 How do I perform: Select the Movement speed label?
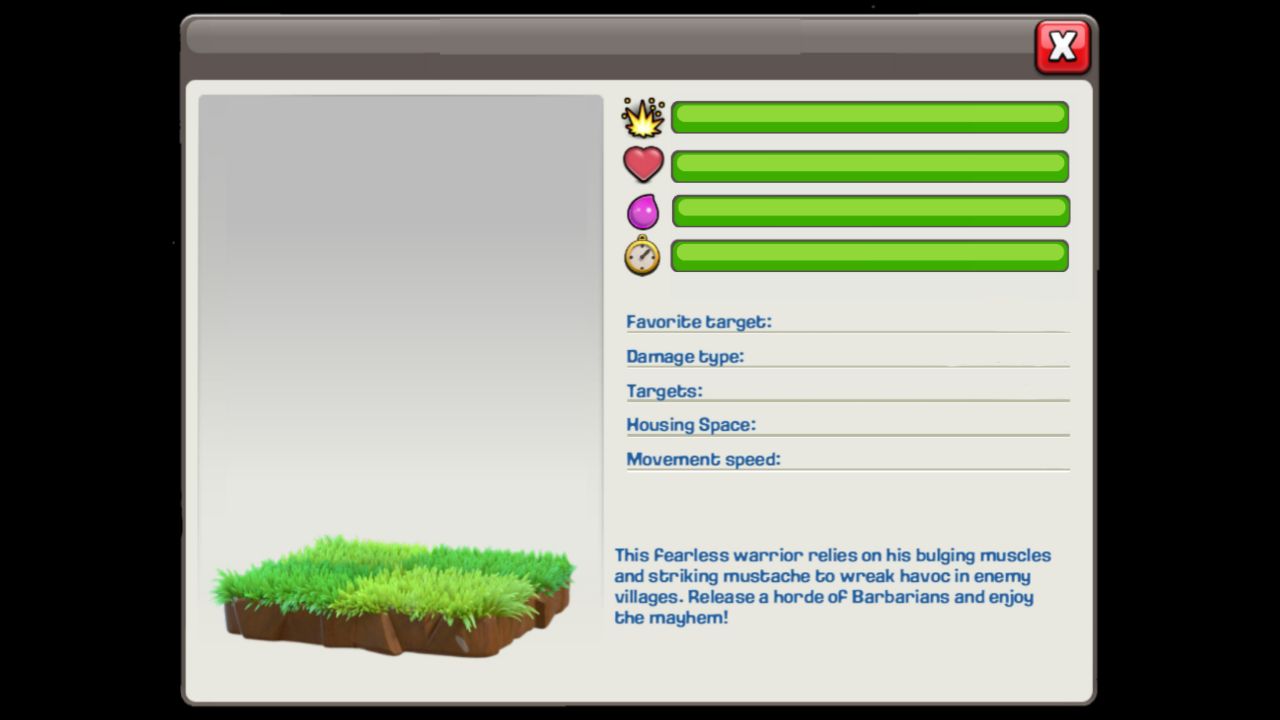[x=701, y=460]
